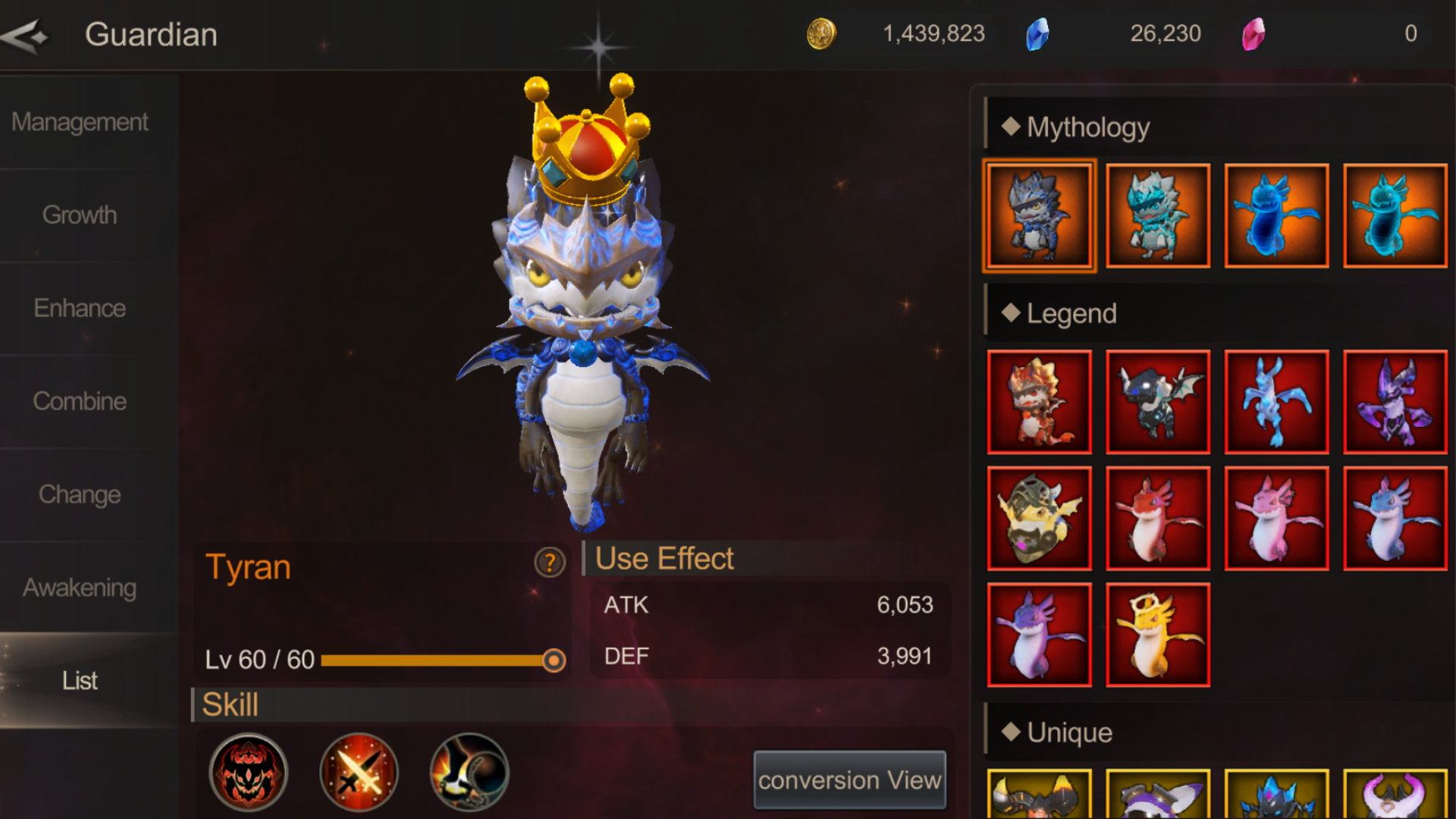Viewport: 1456px width, 819px height.
Task: Open the Awakening tab
Action: (x=80, y=588)
